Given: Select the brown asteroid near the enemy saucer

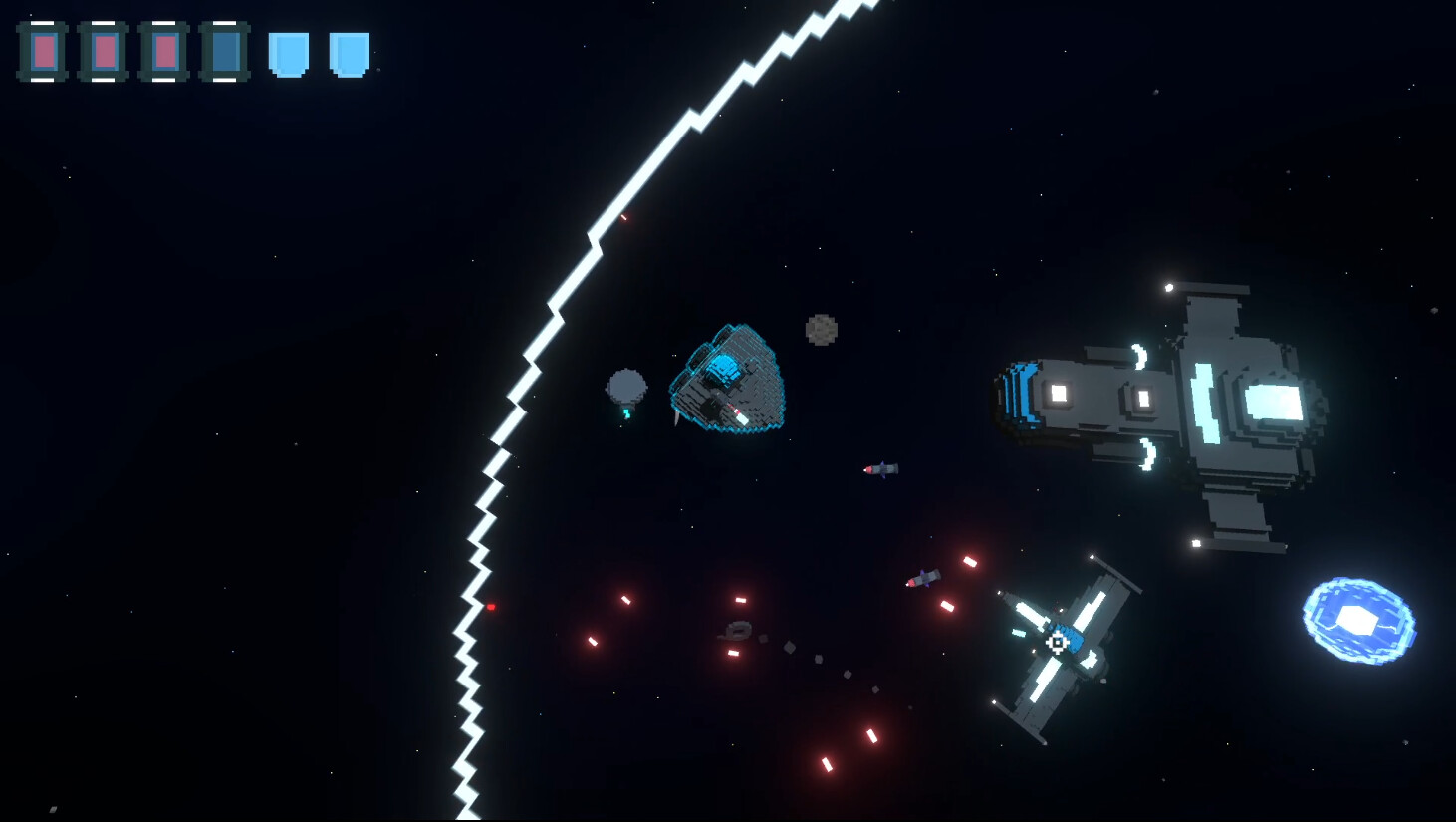Looking at the screenshot, I should coord(819,329).
